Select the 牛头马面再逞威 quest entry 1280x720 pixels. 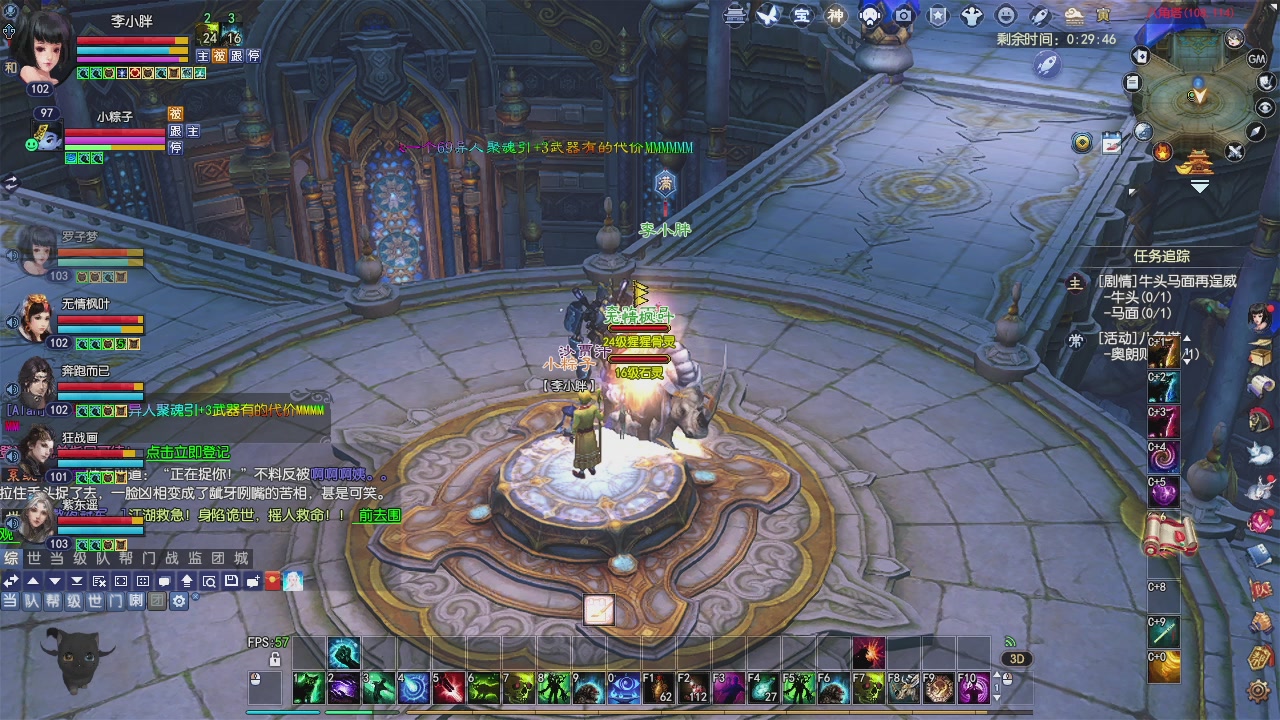(x=1166, y=281)
